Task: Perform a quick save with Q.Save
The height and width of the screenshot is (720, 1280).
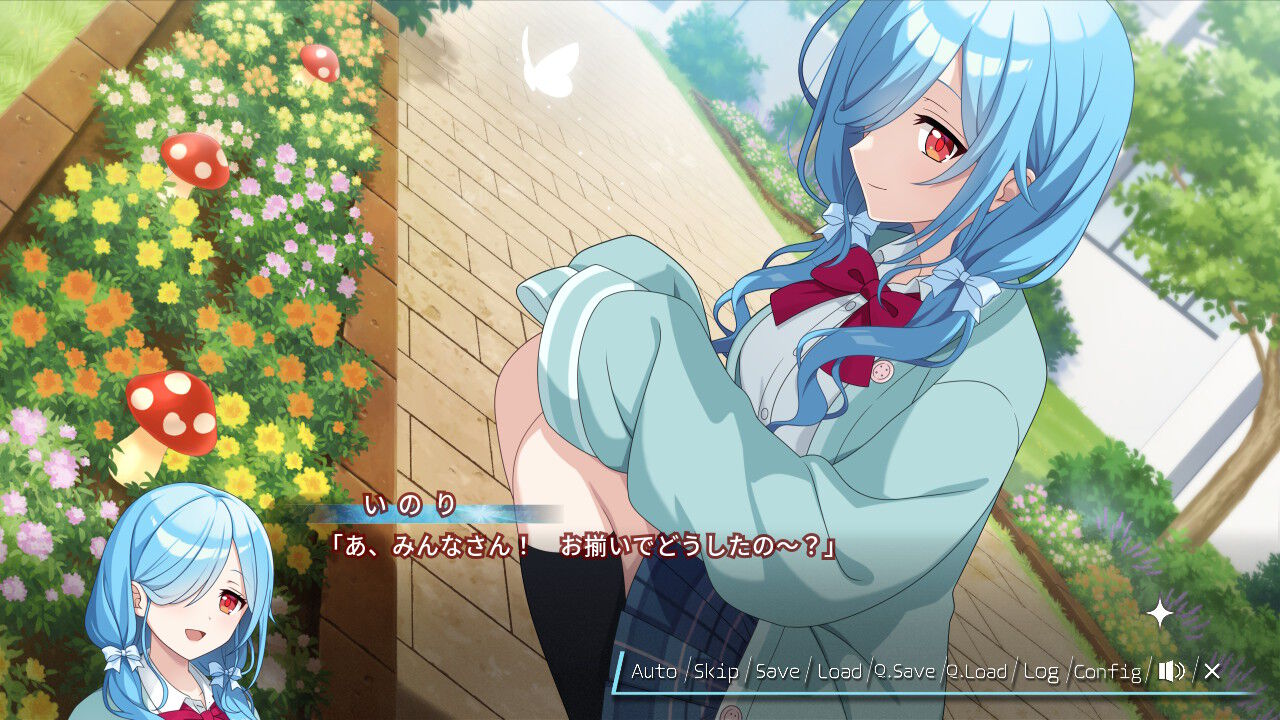Action: (x=905, y=672)
